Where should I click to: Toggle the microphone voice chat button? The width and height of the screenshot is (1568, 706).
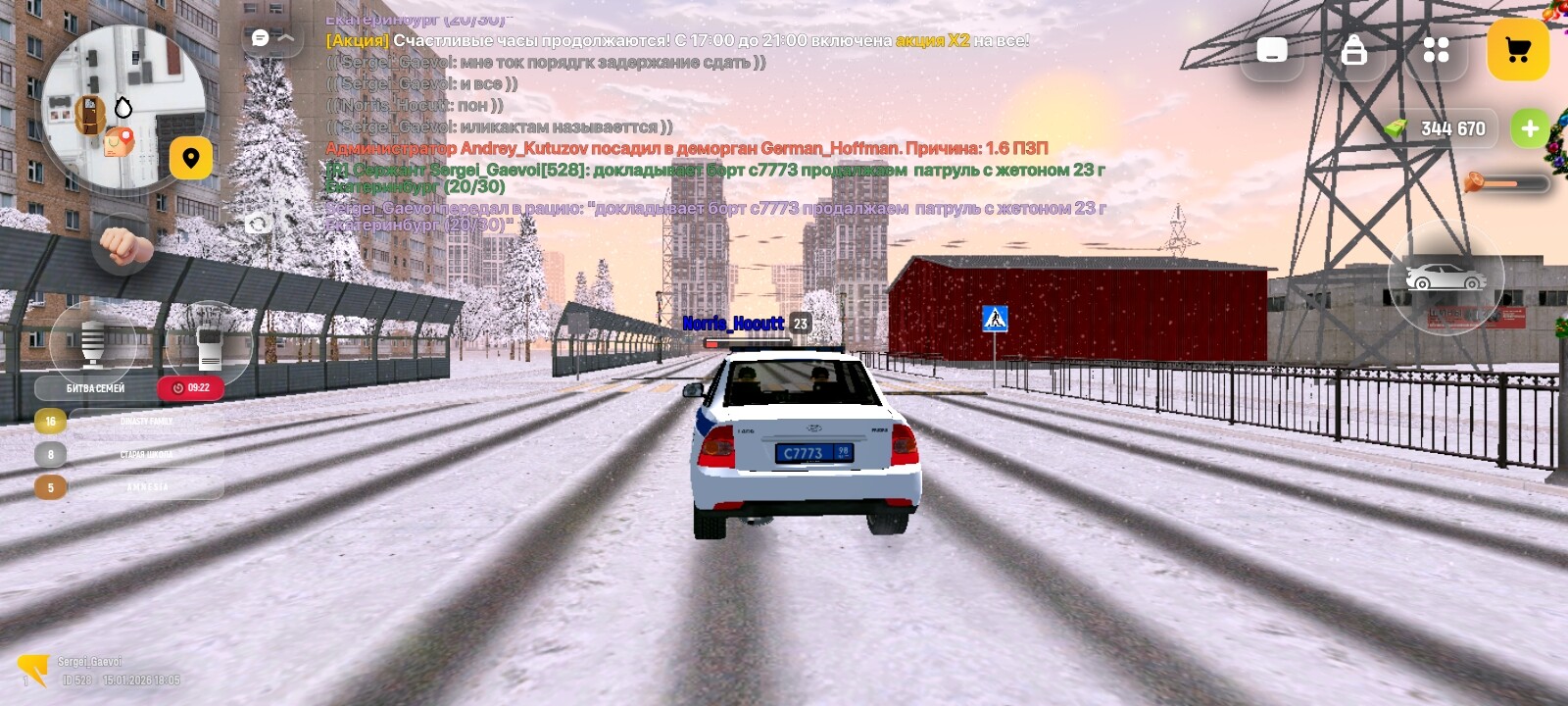[93, 342]
